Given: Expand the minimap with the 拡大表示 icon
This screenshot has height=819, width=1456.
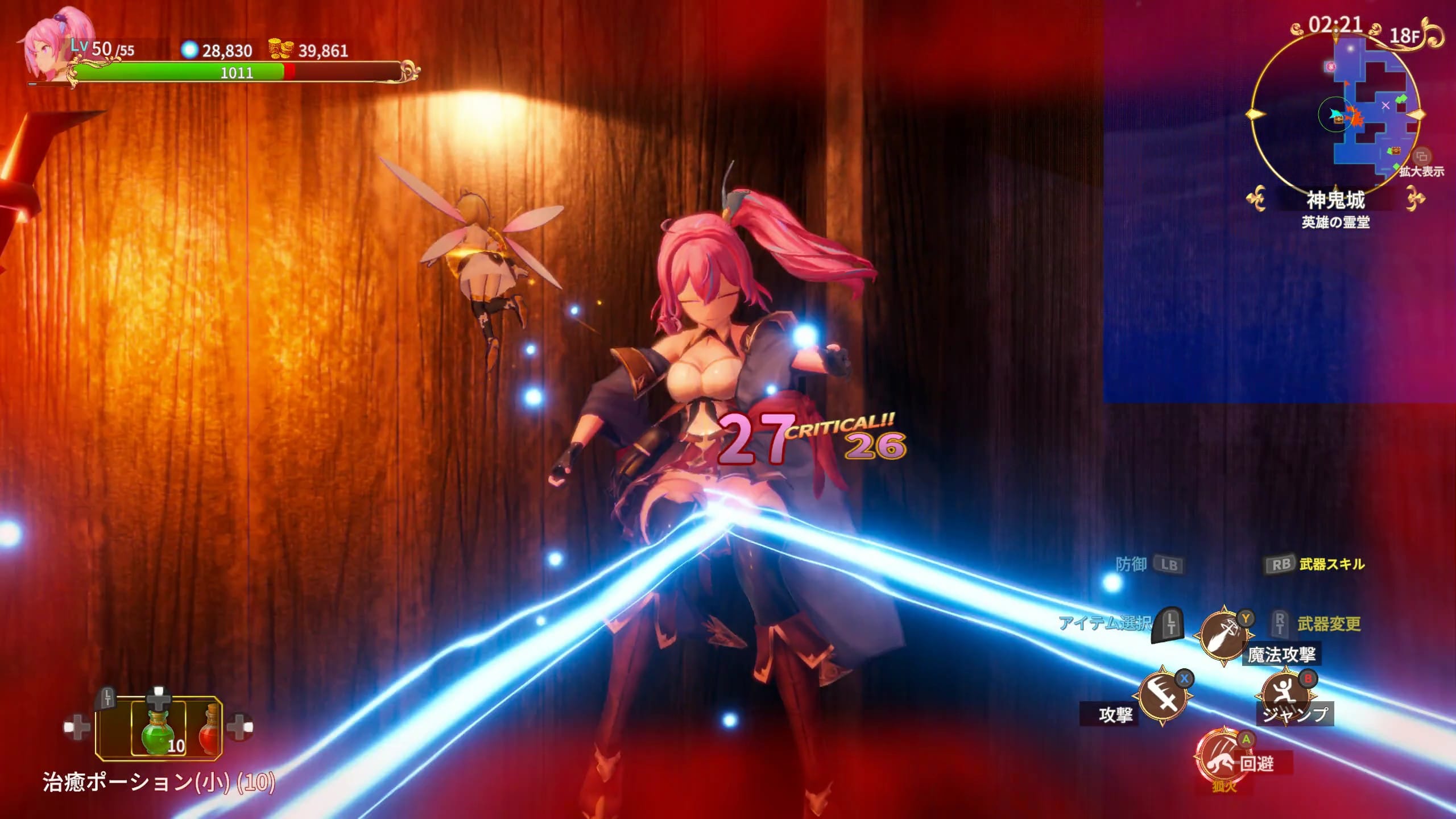Looking at the screenshot, I should 1422,156.
